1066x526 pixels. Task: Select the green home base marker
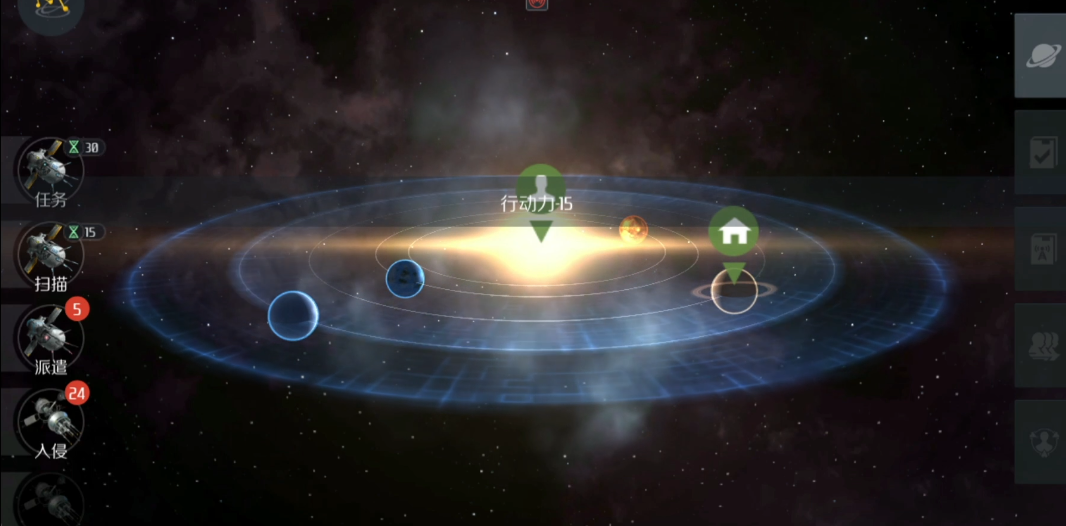pos(734,234)
